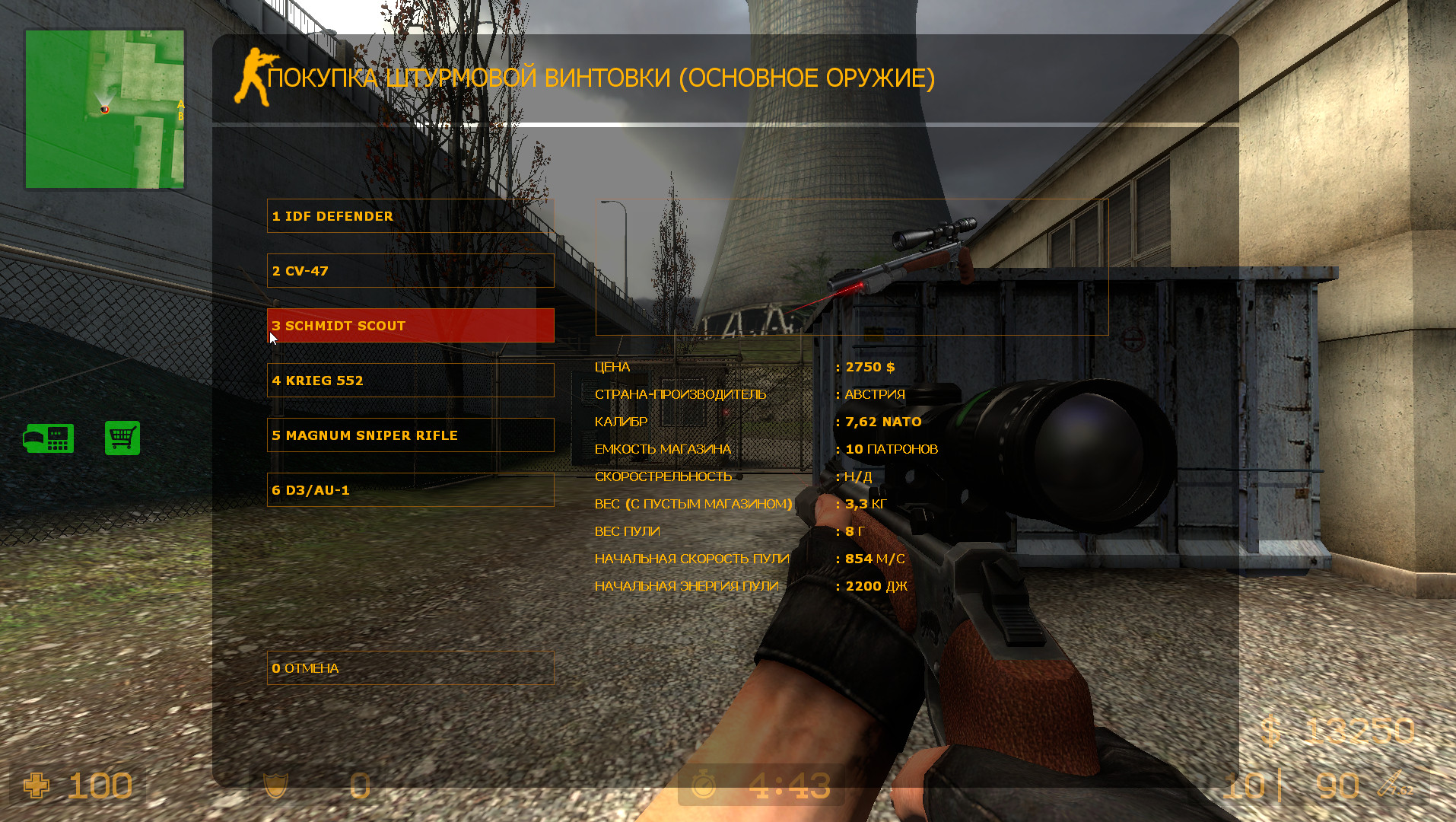1456x822 pixels.
Task: Select the 6 D3/AU-1 rifle
Action: point(411,490)
